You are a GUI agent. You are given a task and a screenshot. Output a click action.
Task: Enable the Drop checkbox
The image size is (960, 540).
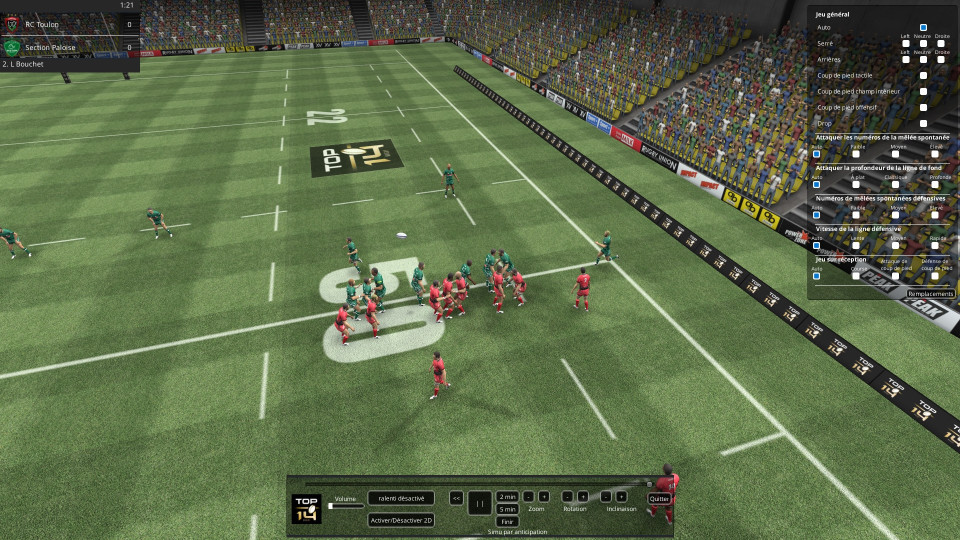pos(923,123)
